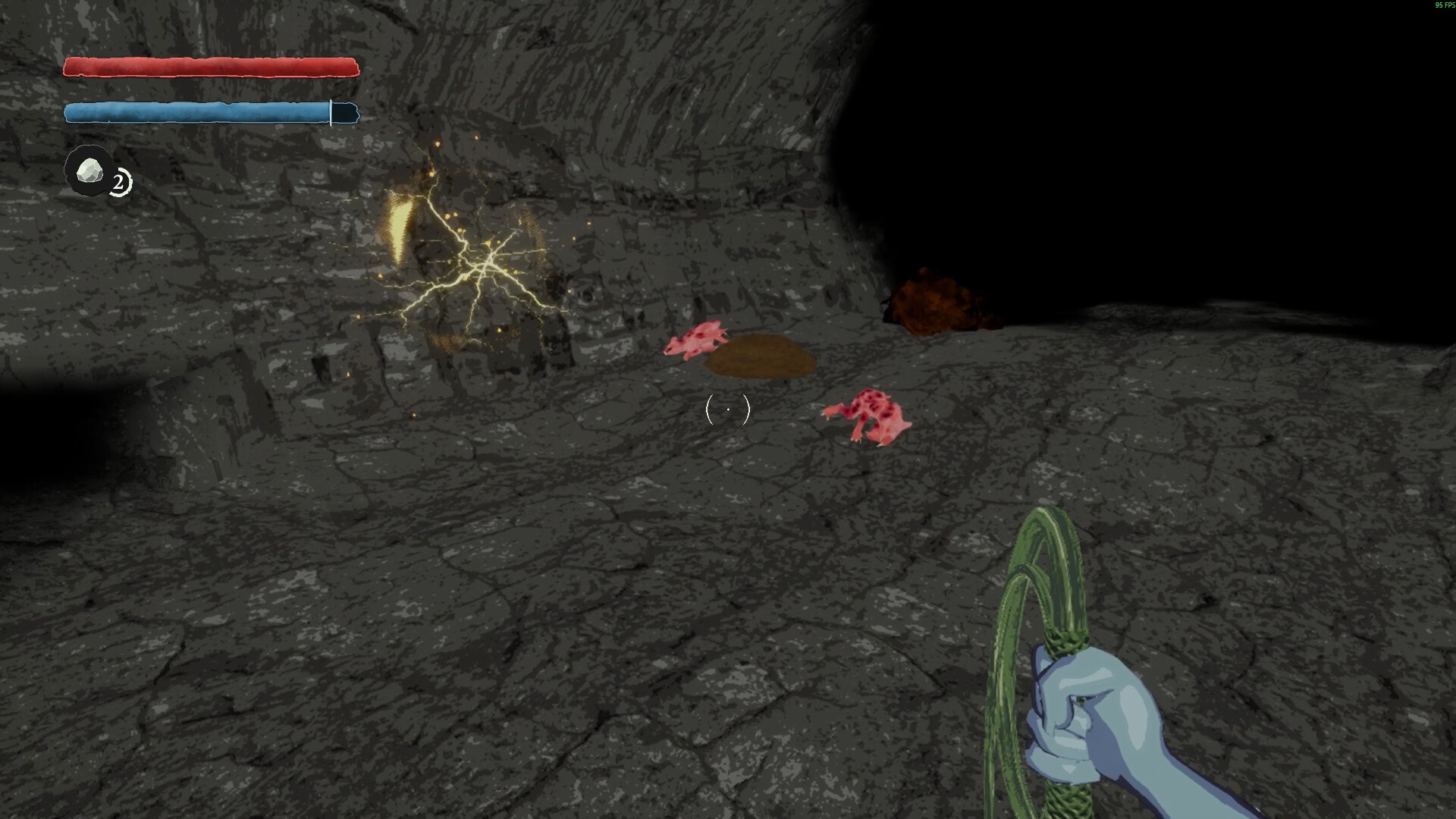This screenshot has width=1456, height=819.
Task: Click the middle of the blue mana bar
Action: pos(197,112)
